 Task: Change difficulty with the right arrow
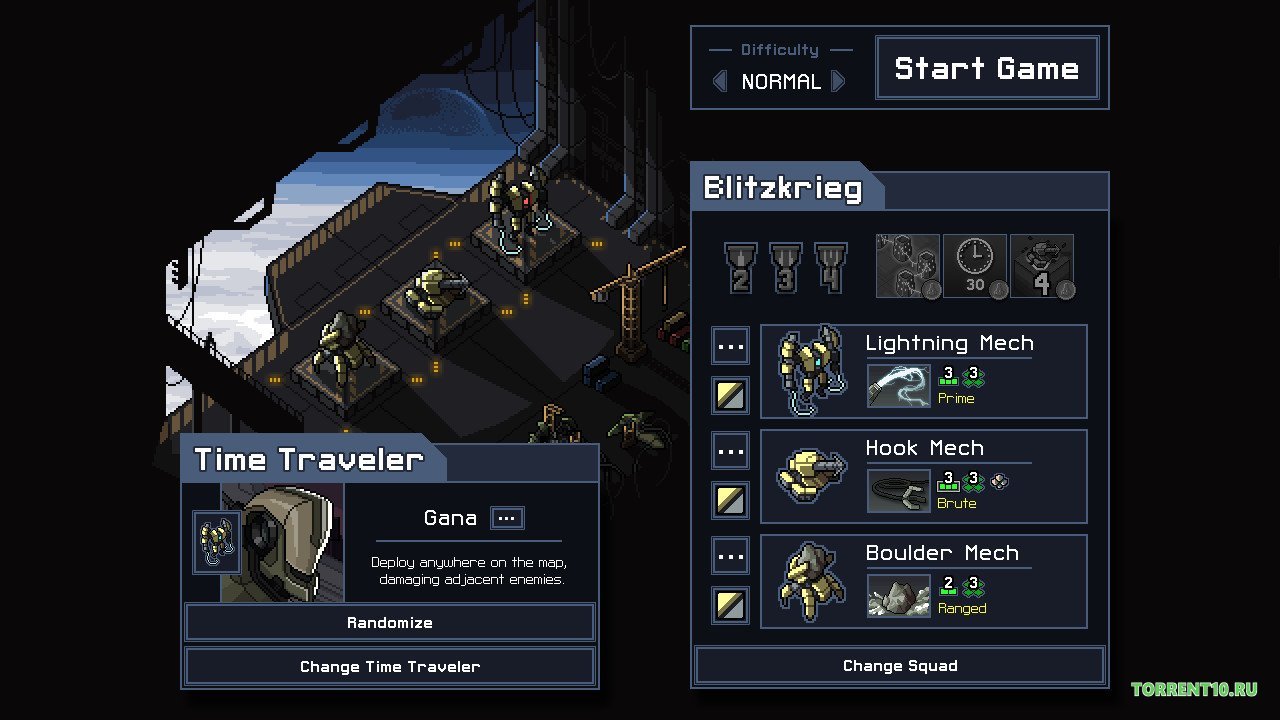(839, 82)
